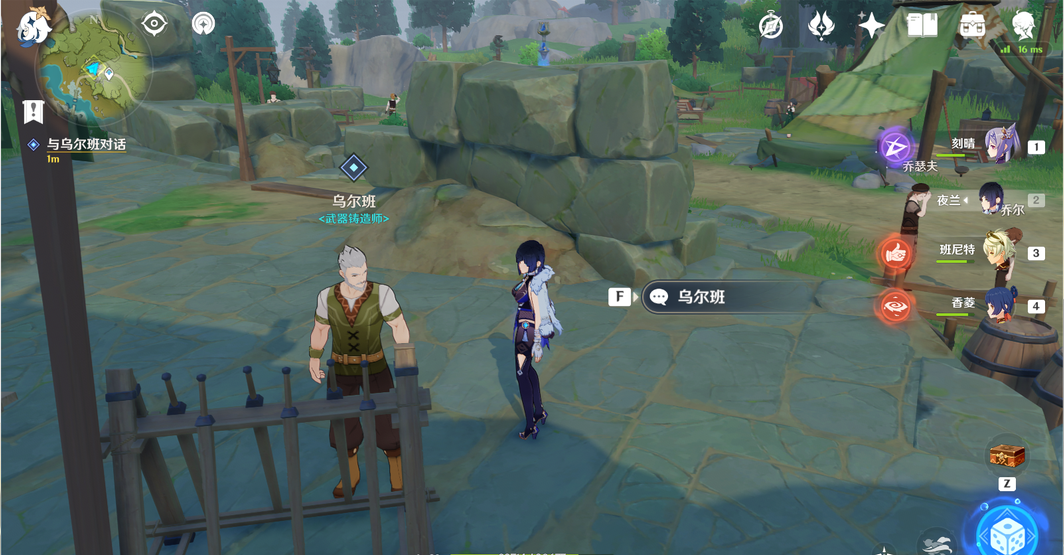Switch to party member 刻晴
The image size is (1064, 555).
[x=1000, y=146]
